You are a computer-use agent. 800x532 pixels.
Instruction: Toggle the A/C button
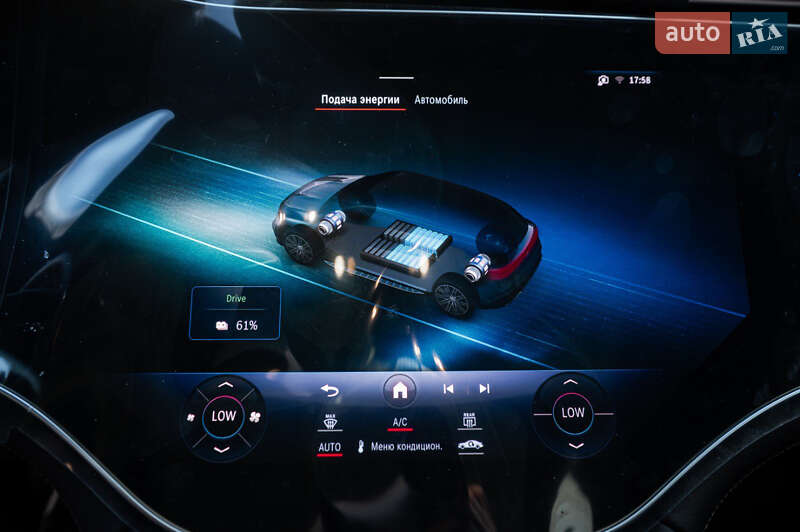click(400, 422)
